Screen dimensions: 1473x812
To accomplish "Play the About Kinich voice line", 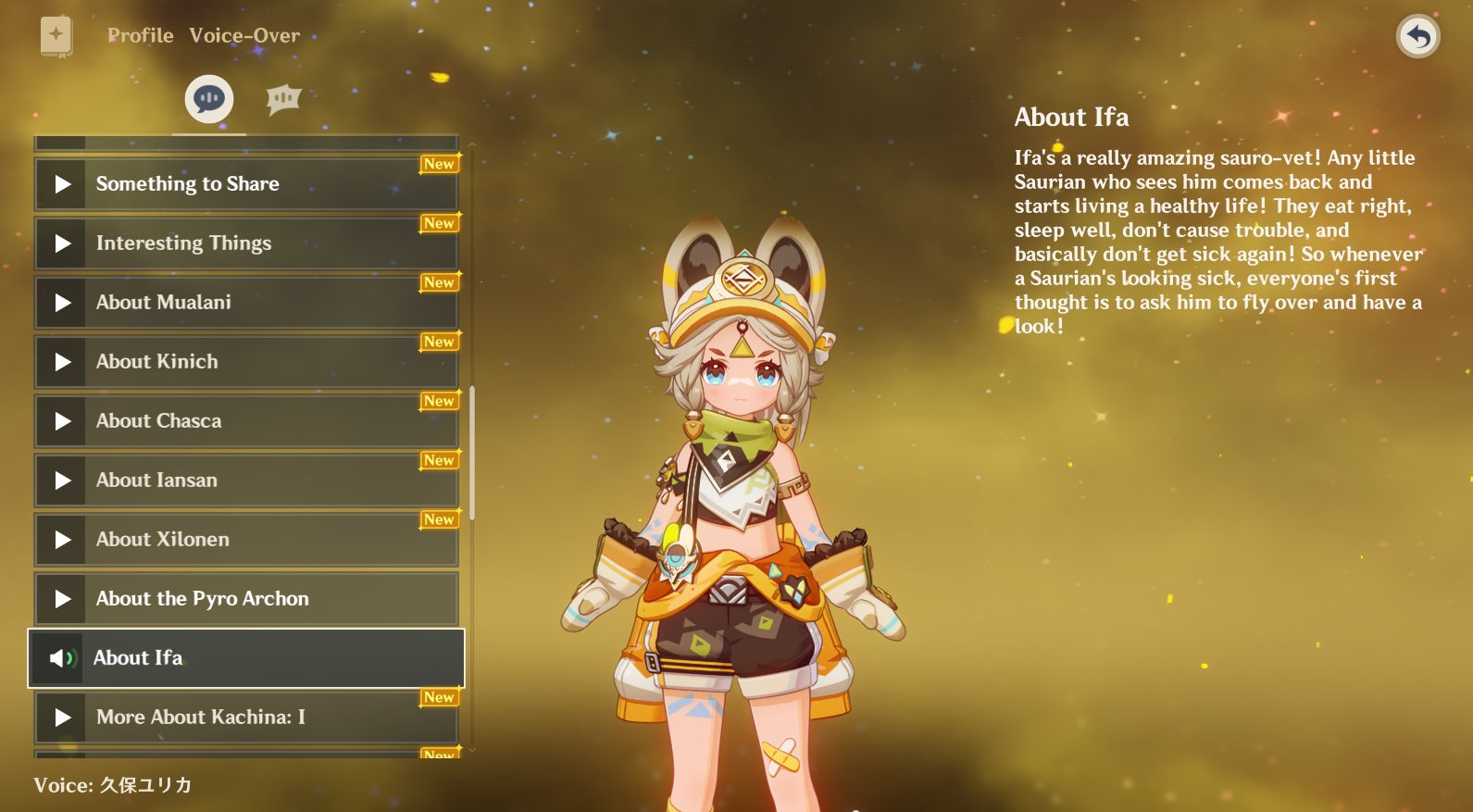I will [61, 361].
